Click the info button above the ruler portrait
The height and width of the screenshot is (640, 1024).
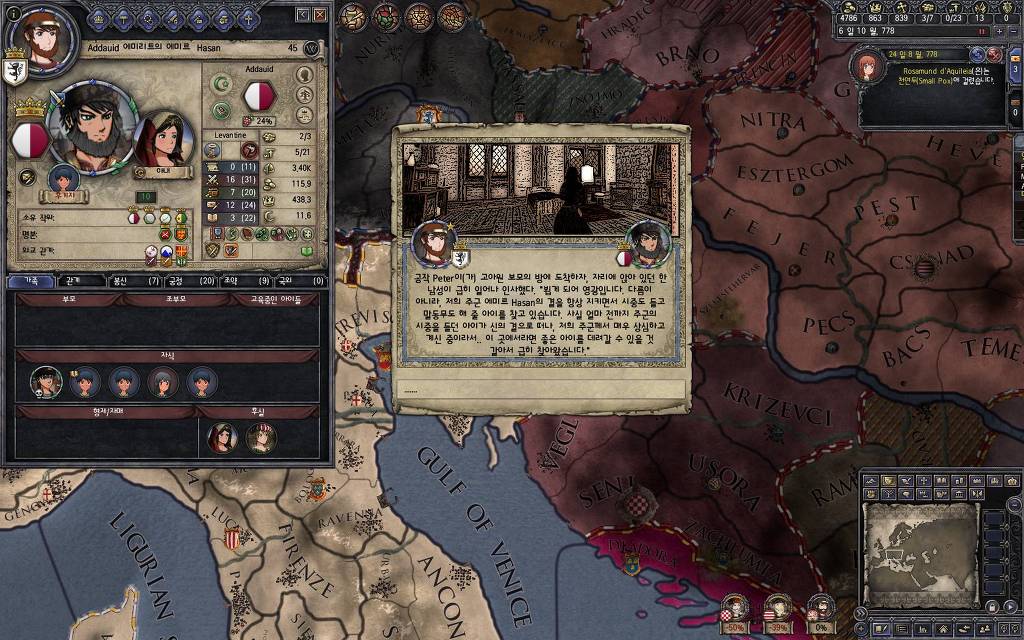coord(12,13)
